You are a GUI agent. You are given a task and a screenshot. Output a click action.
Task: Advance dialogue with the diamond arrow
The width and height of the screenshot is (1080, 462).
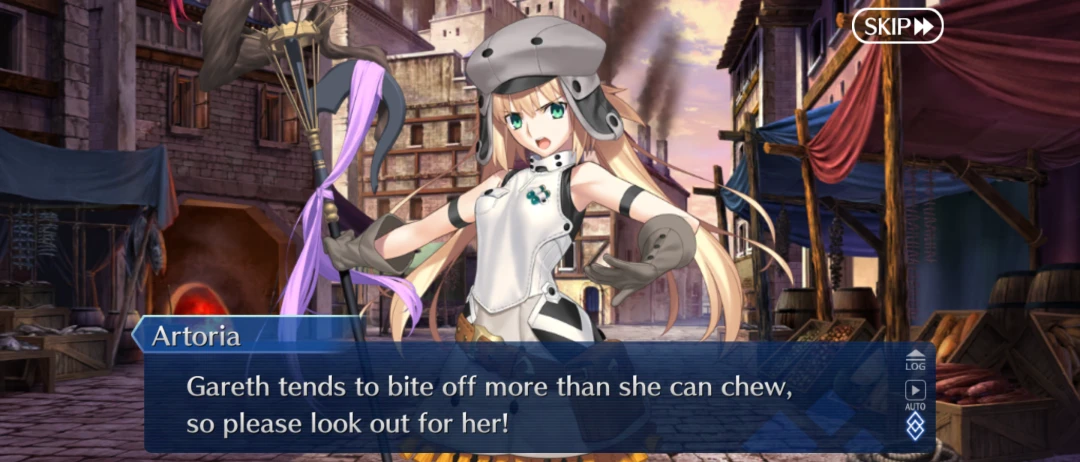(x=915, y=427)
